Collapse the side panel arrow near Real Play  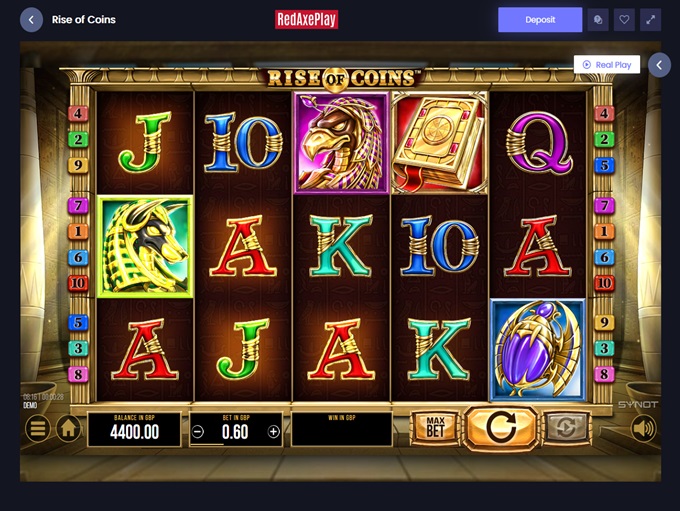pyautogui.click(x=659, y=65)
